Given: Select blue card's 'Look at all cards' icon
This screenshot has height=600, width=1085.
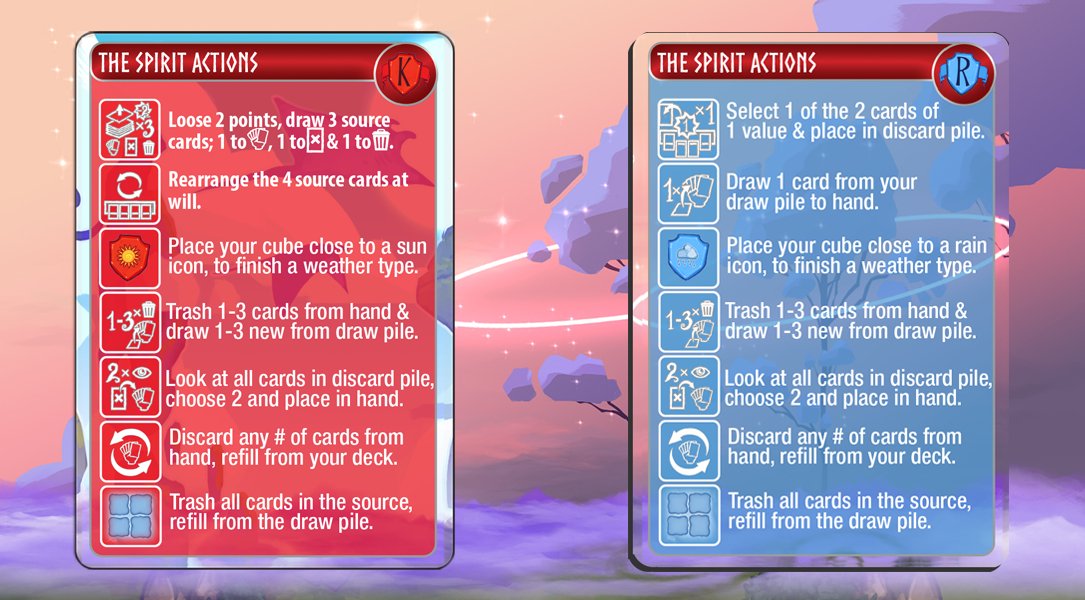Looking at the screenshot, I should (689, 385).
